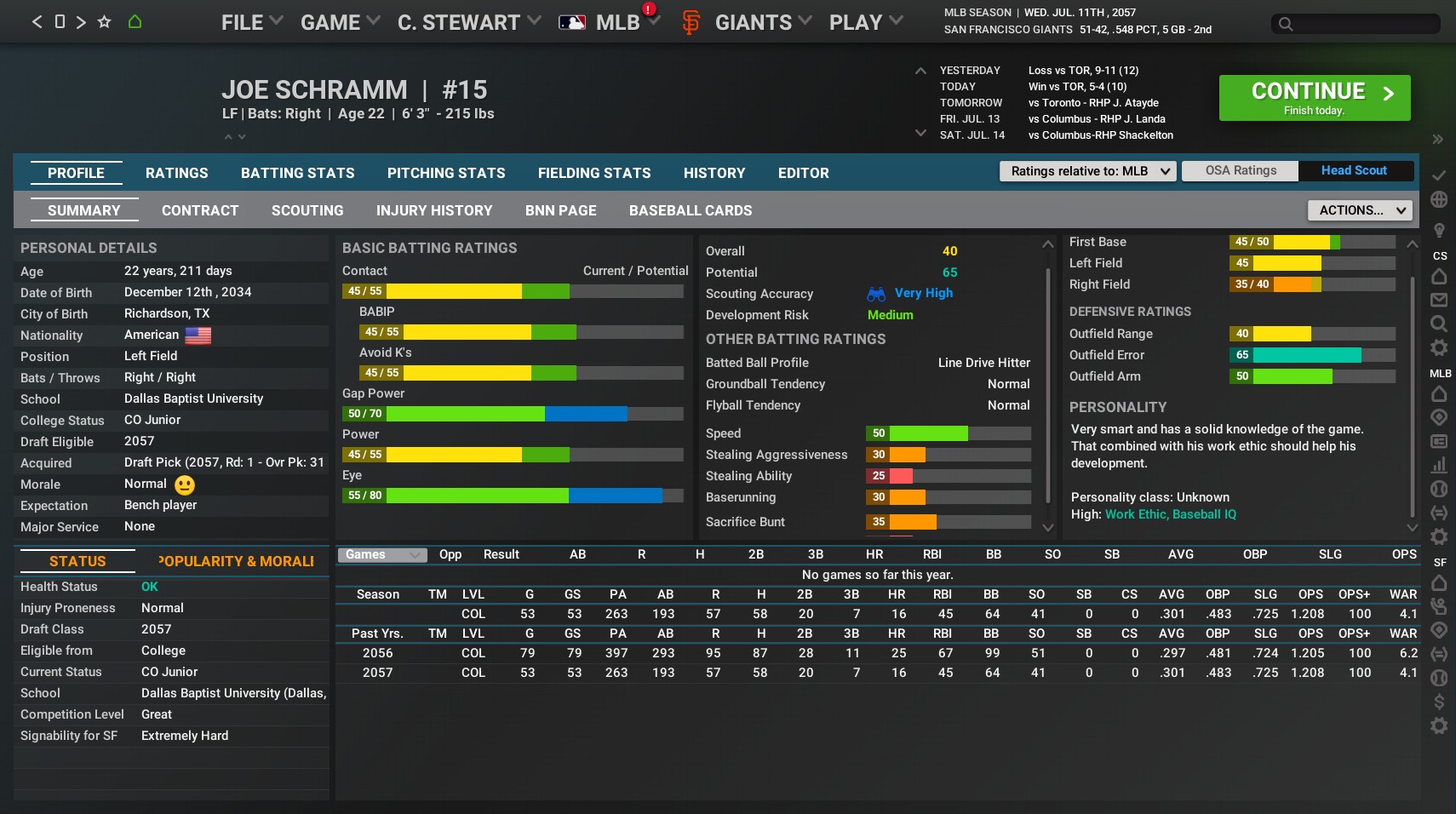The height and width of the screenshot is (814, 1456).
Task: Switch to the RATINGS tab
Action: pyautogui.click(x=176, y=173)
